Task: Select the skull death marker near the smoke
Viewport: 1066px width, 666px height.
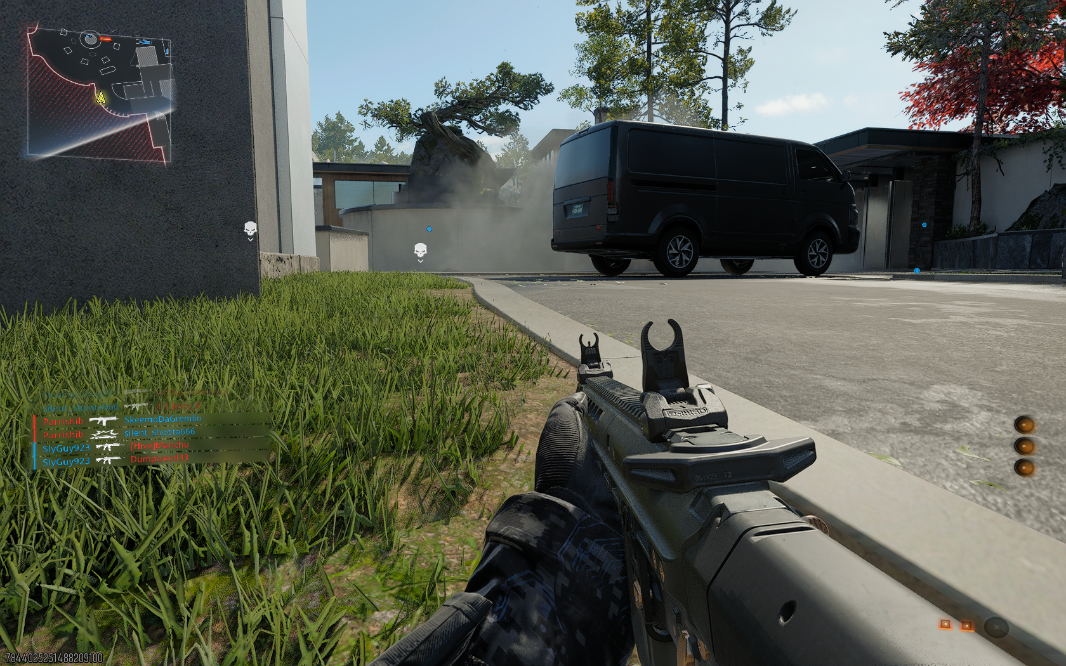Action: point(420,251)
